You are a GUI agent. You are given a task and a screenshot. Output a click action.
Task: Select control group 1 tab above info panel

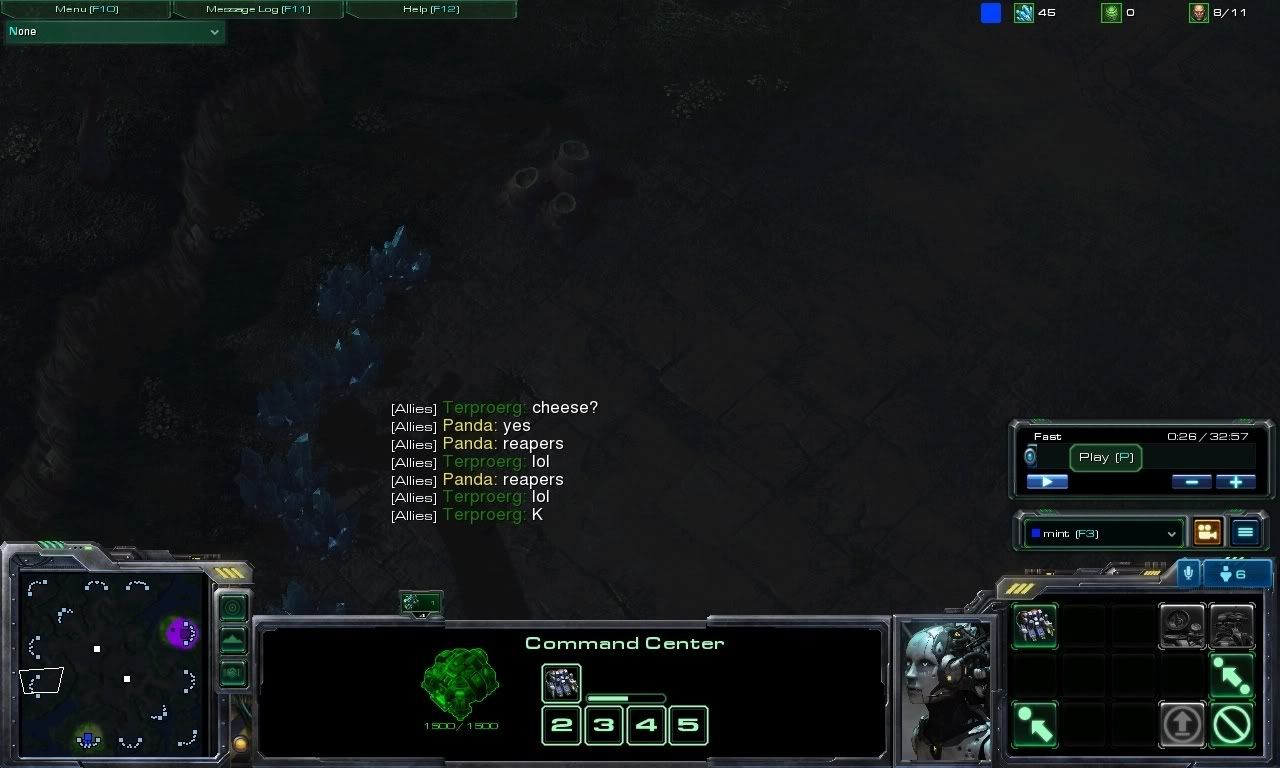pos(421,603)
